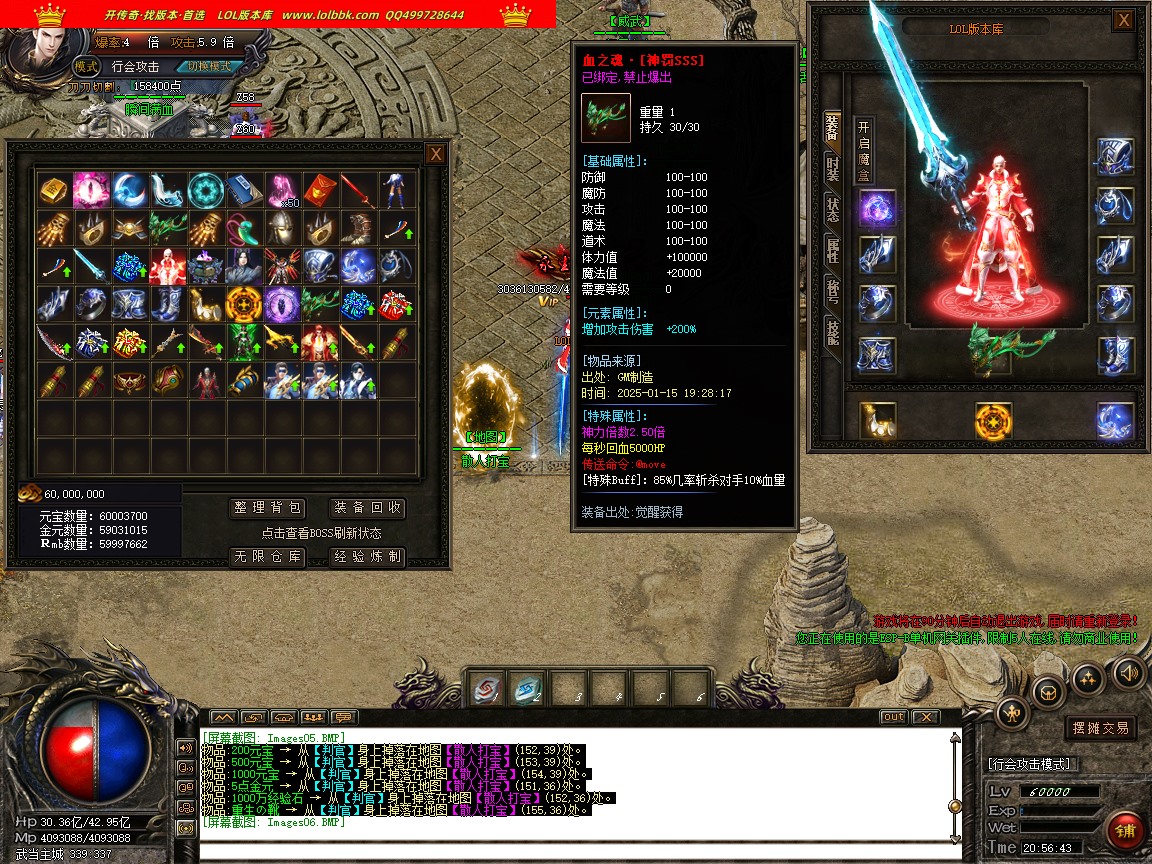Image resolution: width=1152 pixels, height=864 pixels.
Task: Select the equipped boots slot
Action: coord(1114,353)
